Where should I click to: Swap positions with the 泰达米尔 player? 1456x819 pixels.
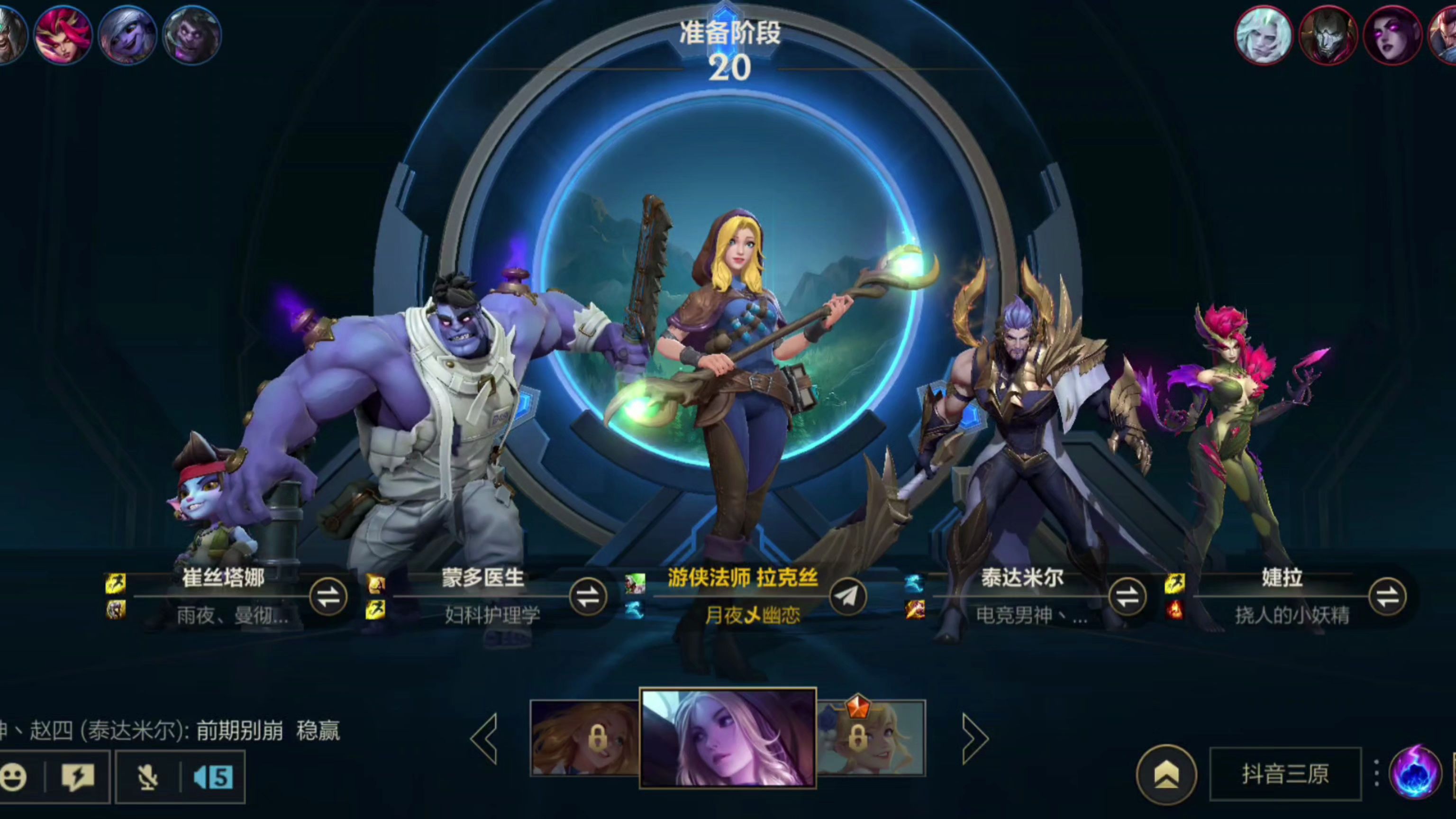click(1127, 597)
